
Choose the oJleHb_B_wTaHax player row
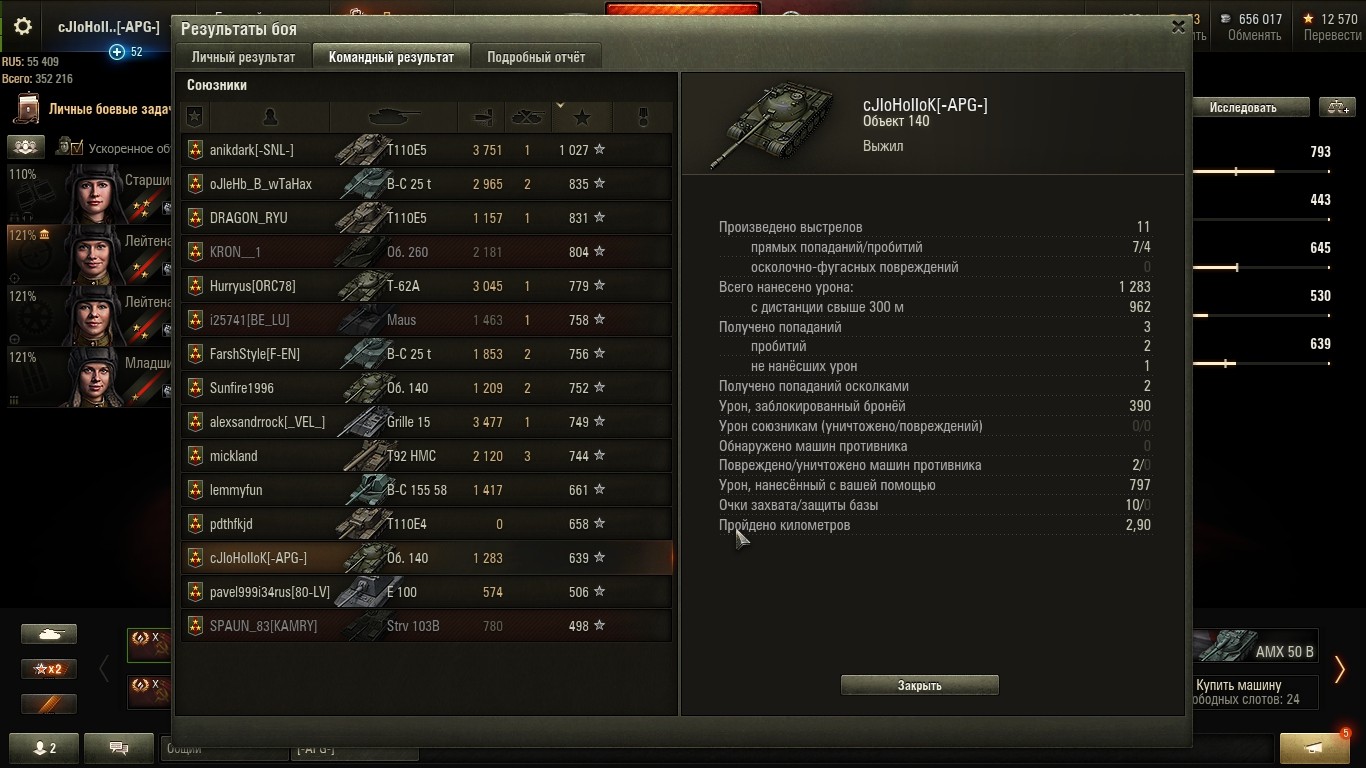point(426,184)
